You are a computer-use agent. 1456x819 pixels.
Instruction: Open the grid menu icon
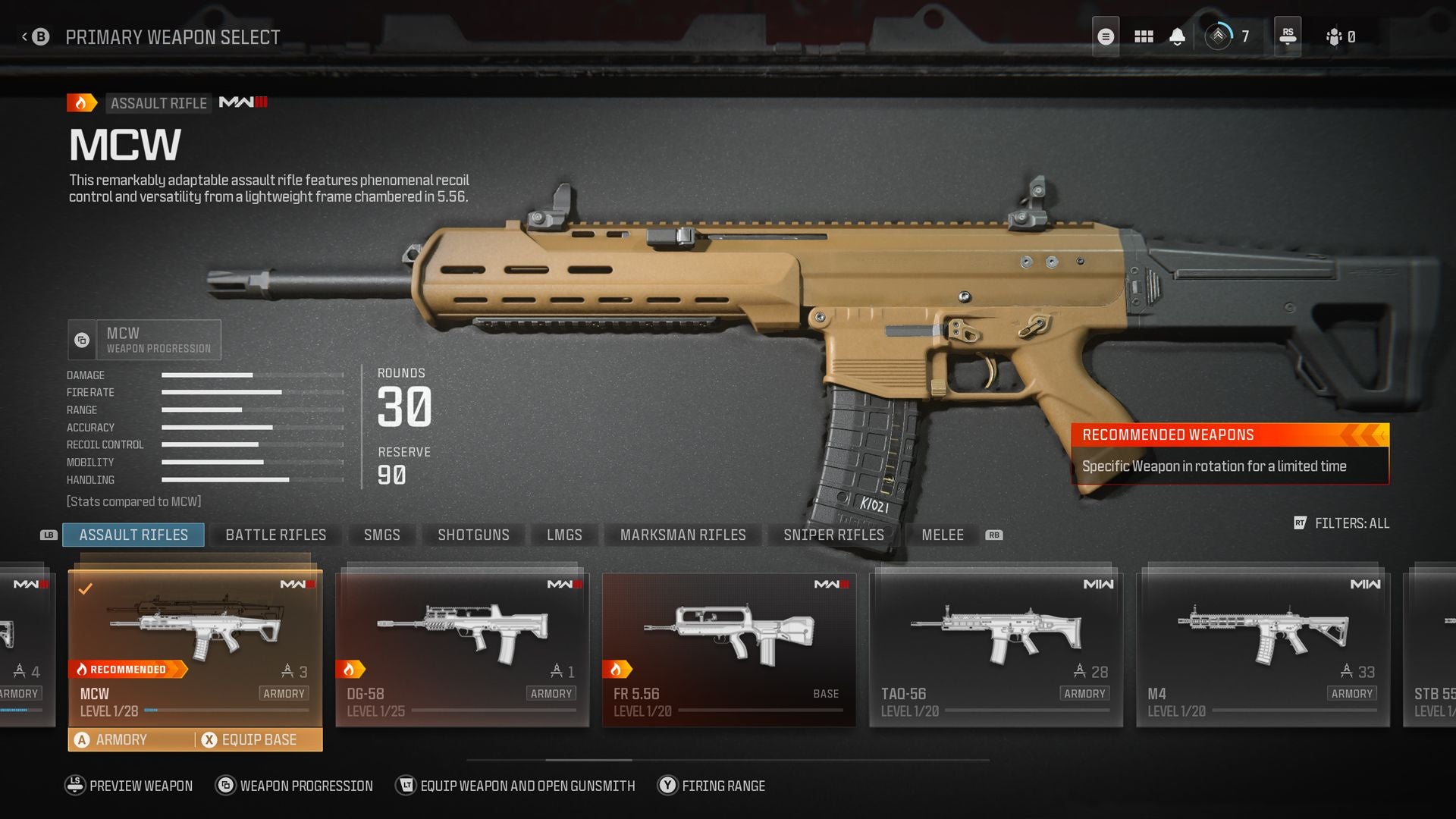click(x=1144, y=36)
